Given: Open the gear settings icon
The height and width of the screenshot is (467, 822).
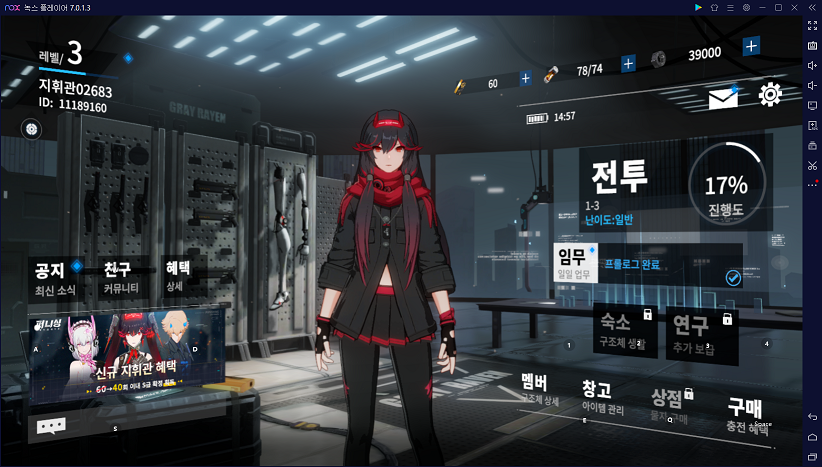Looking at the screenshot, I should click(x=770, y=95).
